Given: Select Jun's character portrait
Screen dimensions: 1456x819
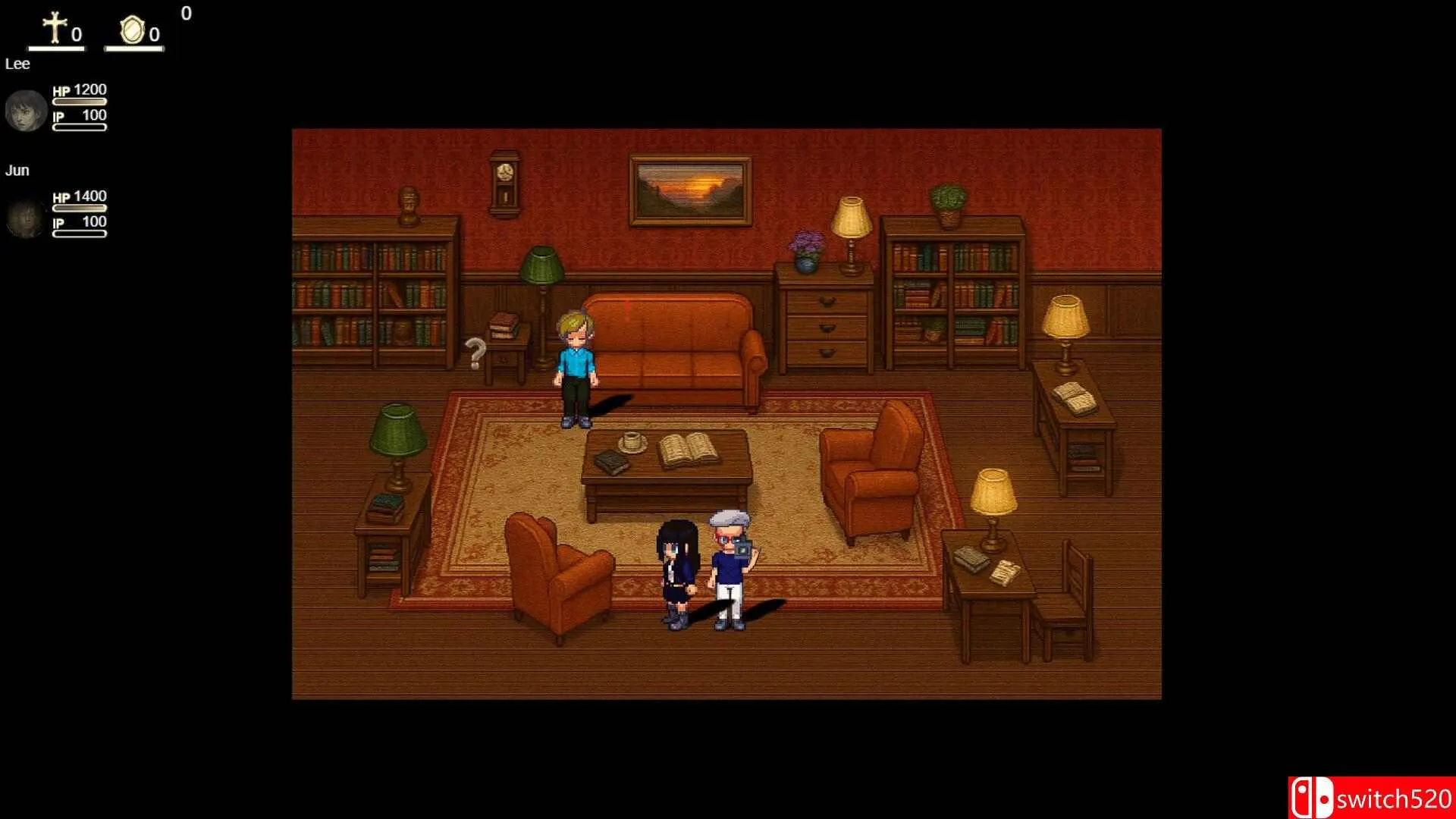Looking at the screenshot, I should (27, 218).
